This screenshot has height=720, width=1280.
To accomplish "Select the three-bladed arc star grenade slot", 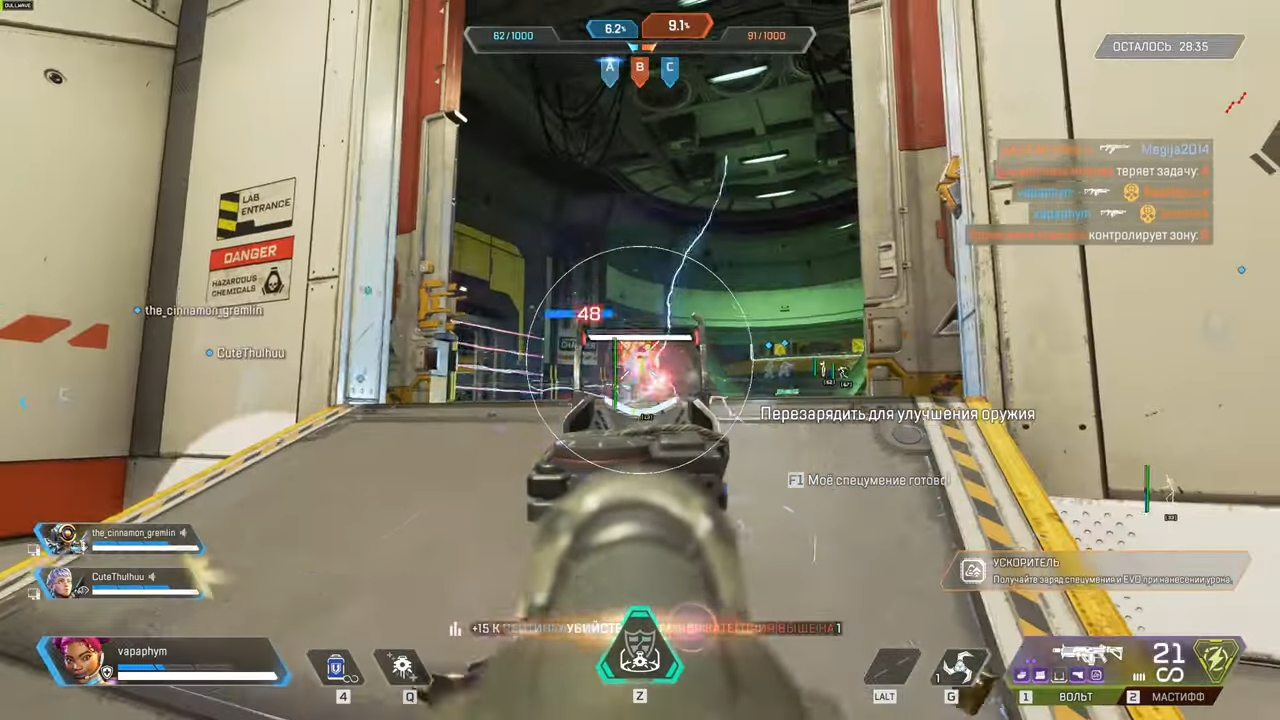I will point(958,667).
